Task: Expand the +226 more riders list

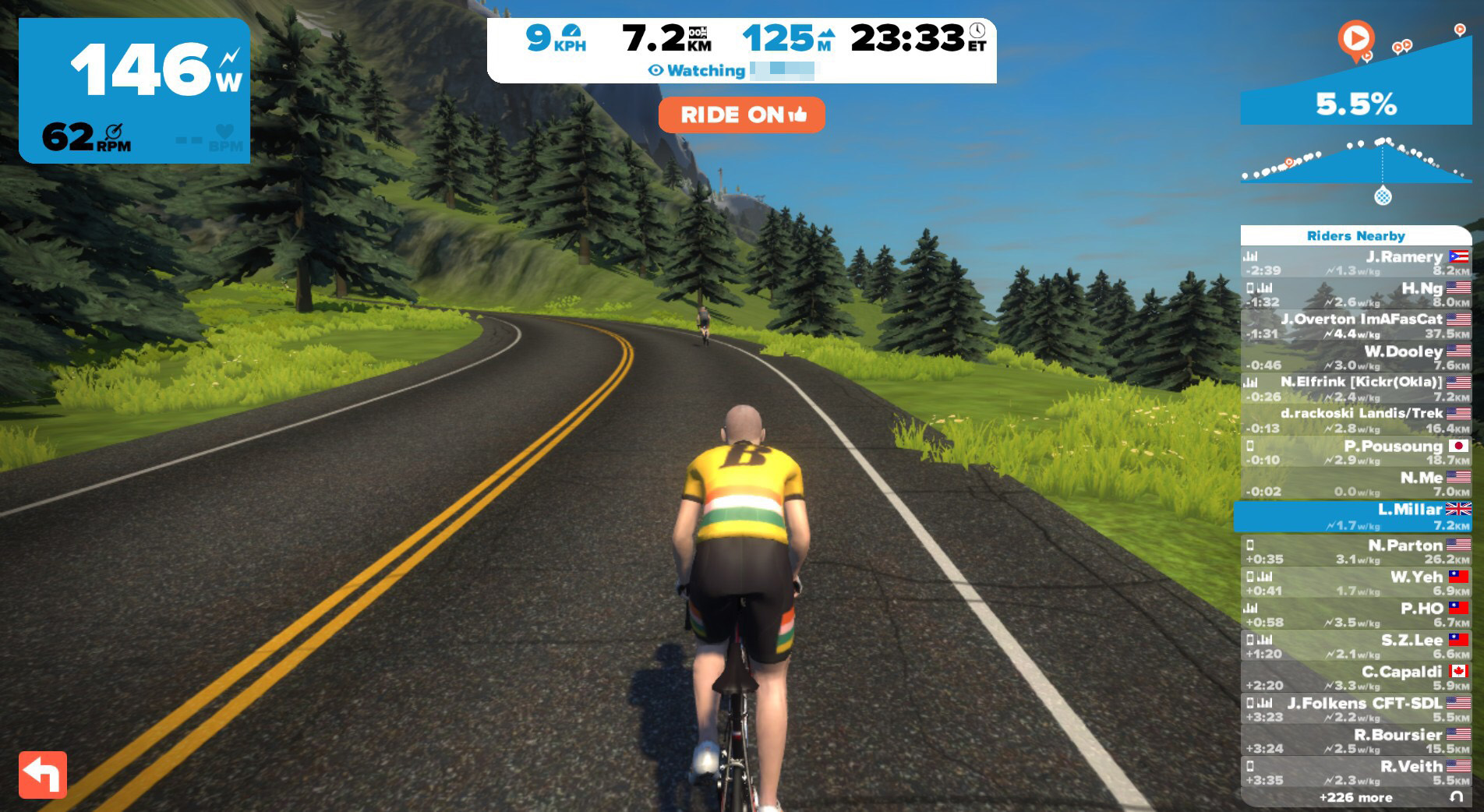Action: coord(1355,797)
